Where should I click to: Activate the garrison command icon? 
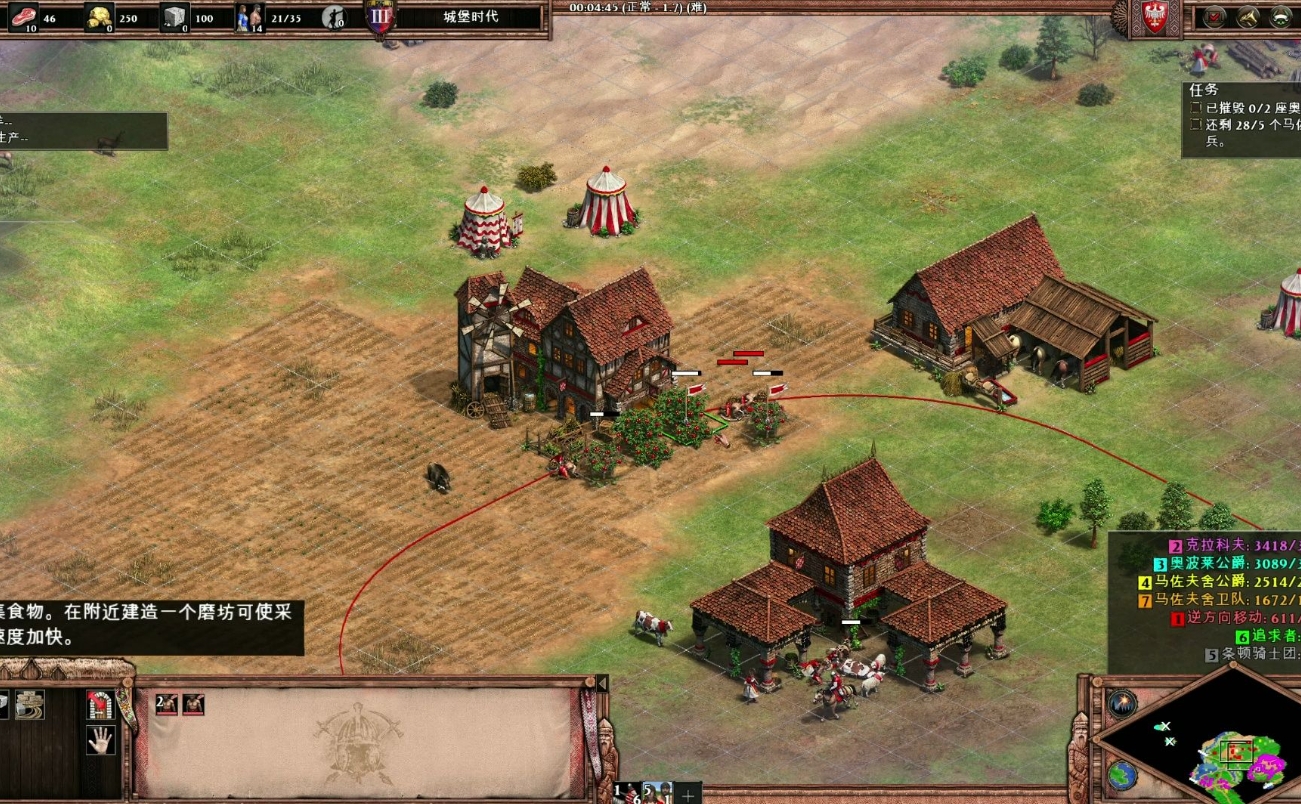(x=100, y=705)
